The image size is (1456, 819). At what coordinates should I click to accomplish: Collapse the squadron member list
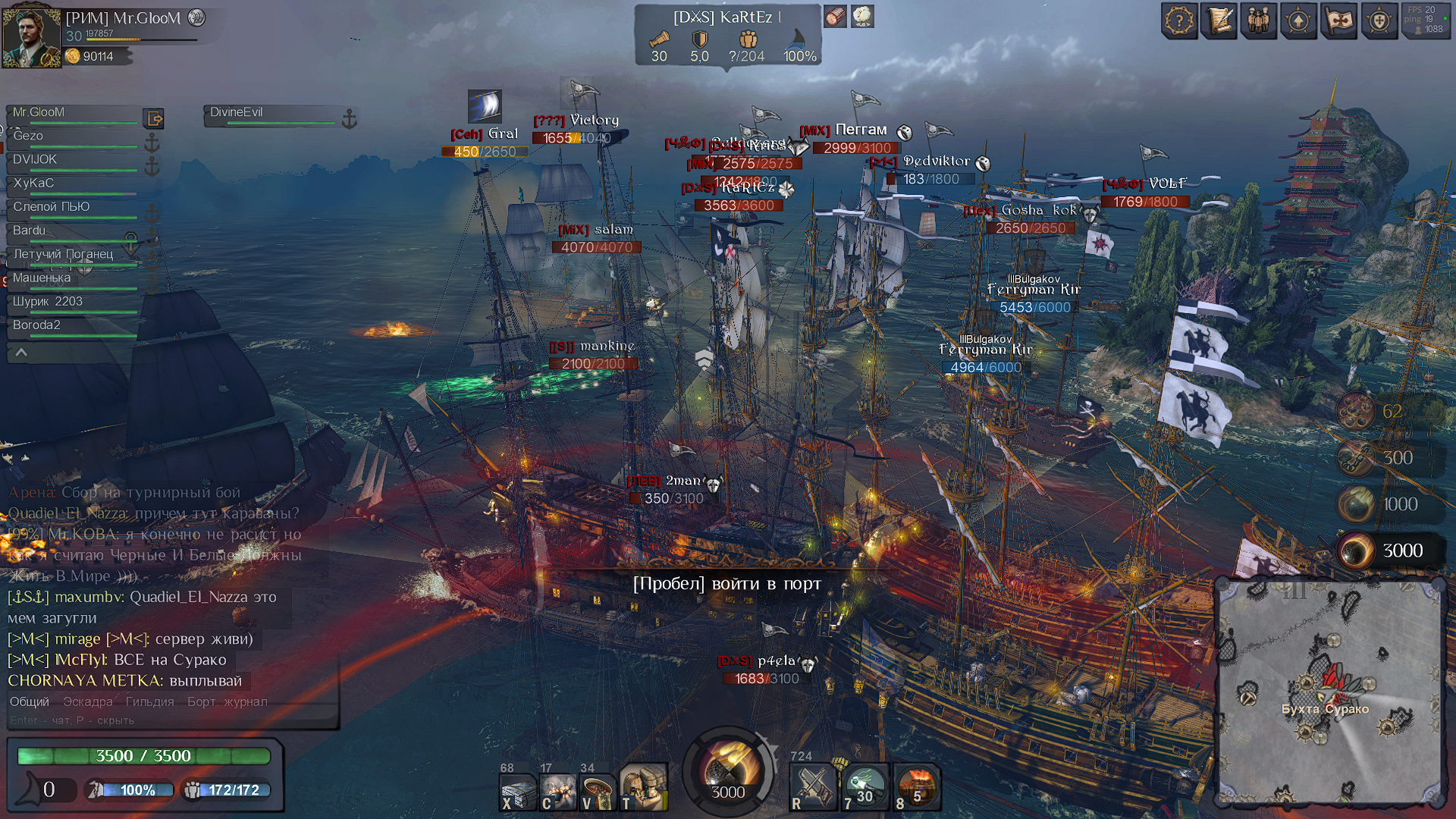[21, 353]
